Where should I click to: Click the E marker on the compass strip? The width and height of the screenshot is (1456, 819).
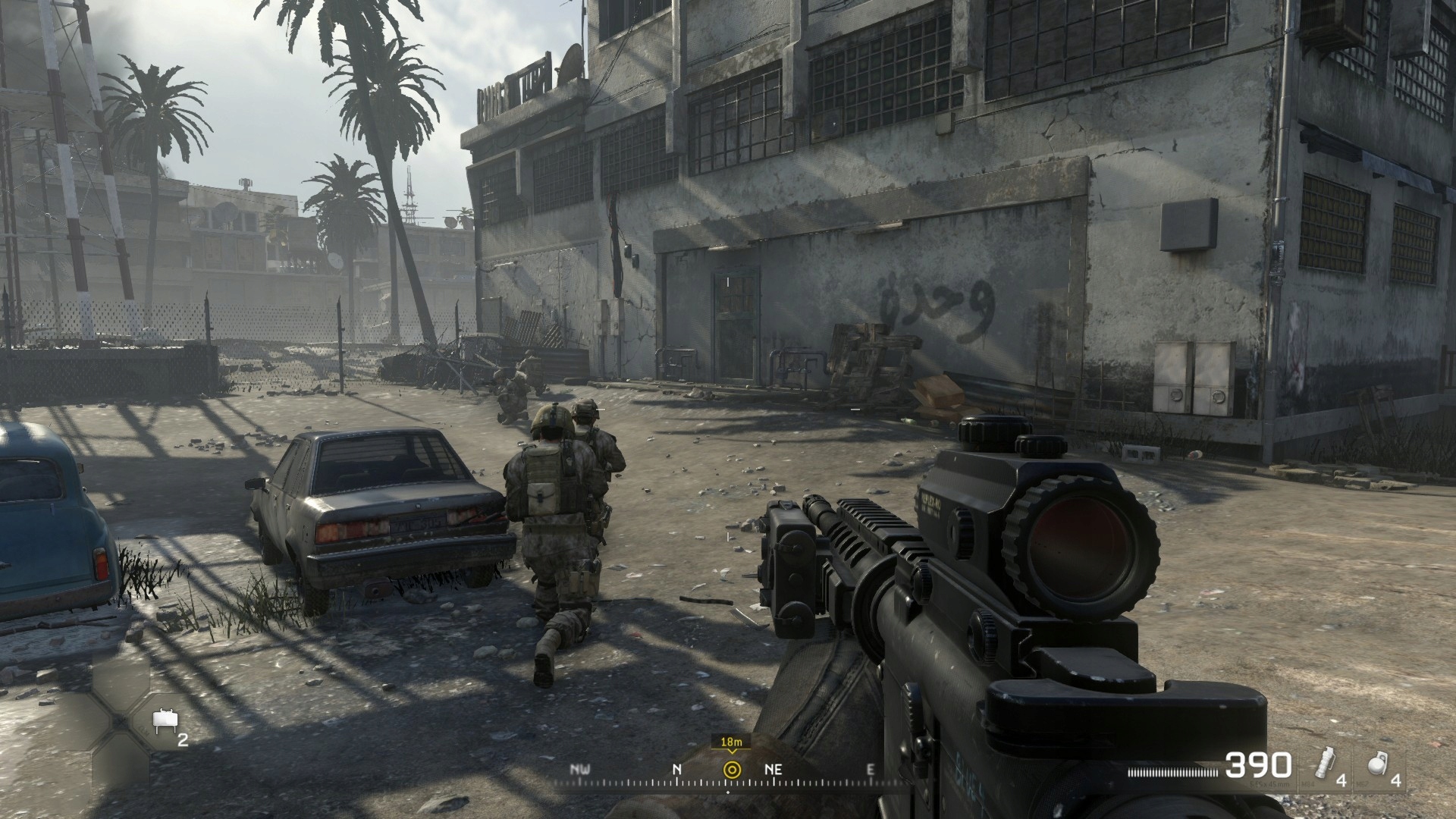(871, 768)
